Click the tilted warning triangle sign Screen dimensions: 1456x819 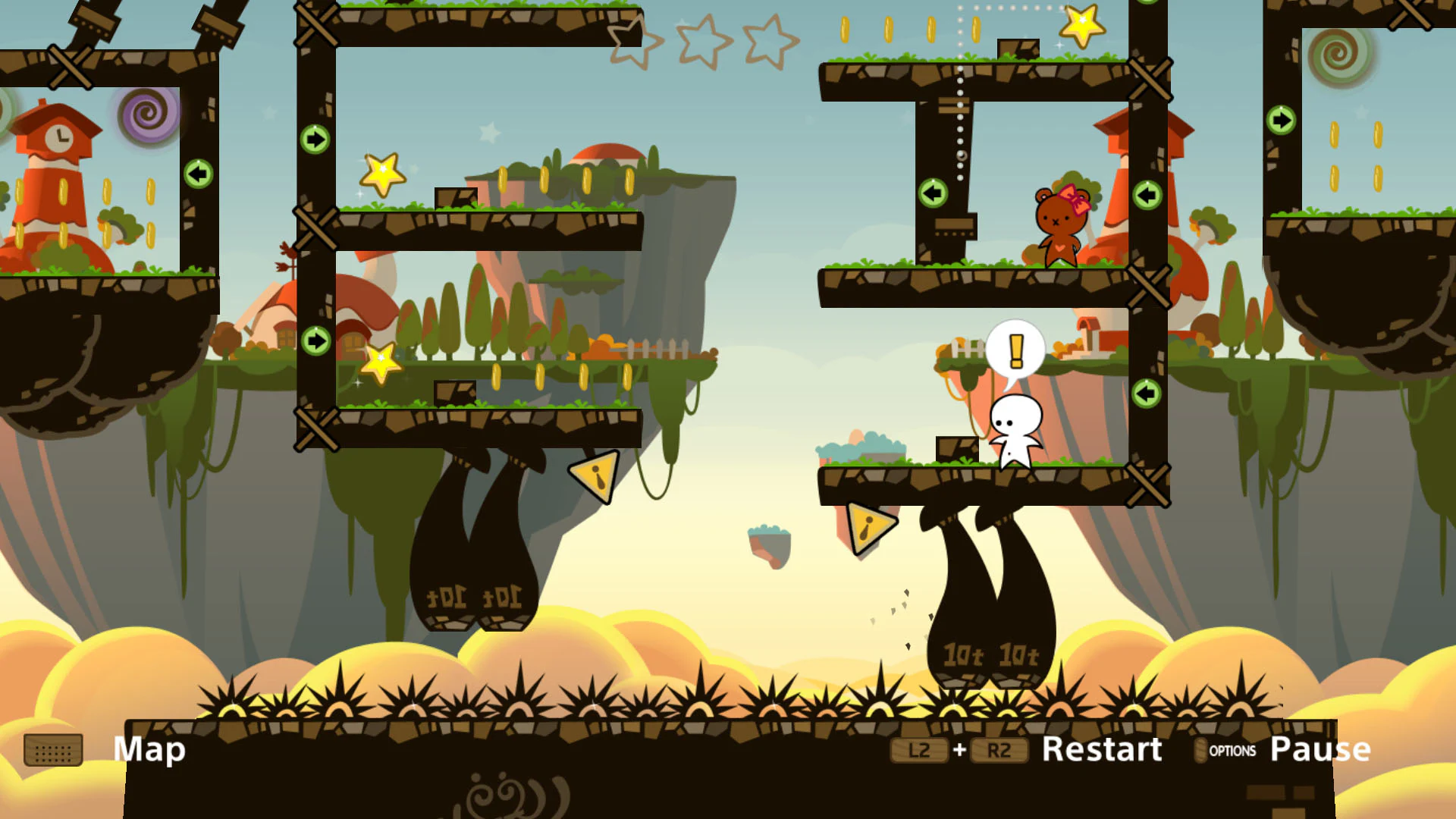tap(592, 478)
